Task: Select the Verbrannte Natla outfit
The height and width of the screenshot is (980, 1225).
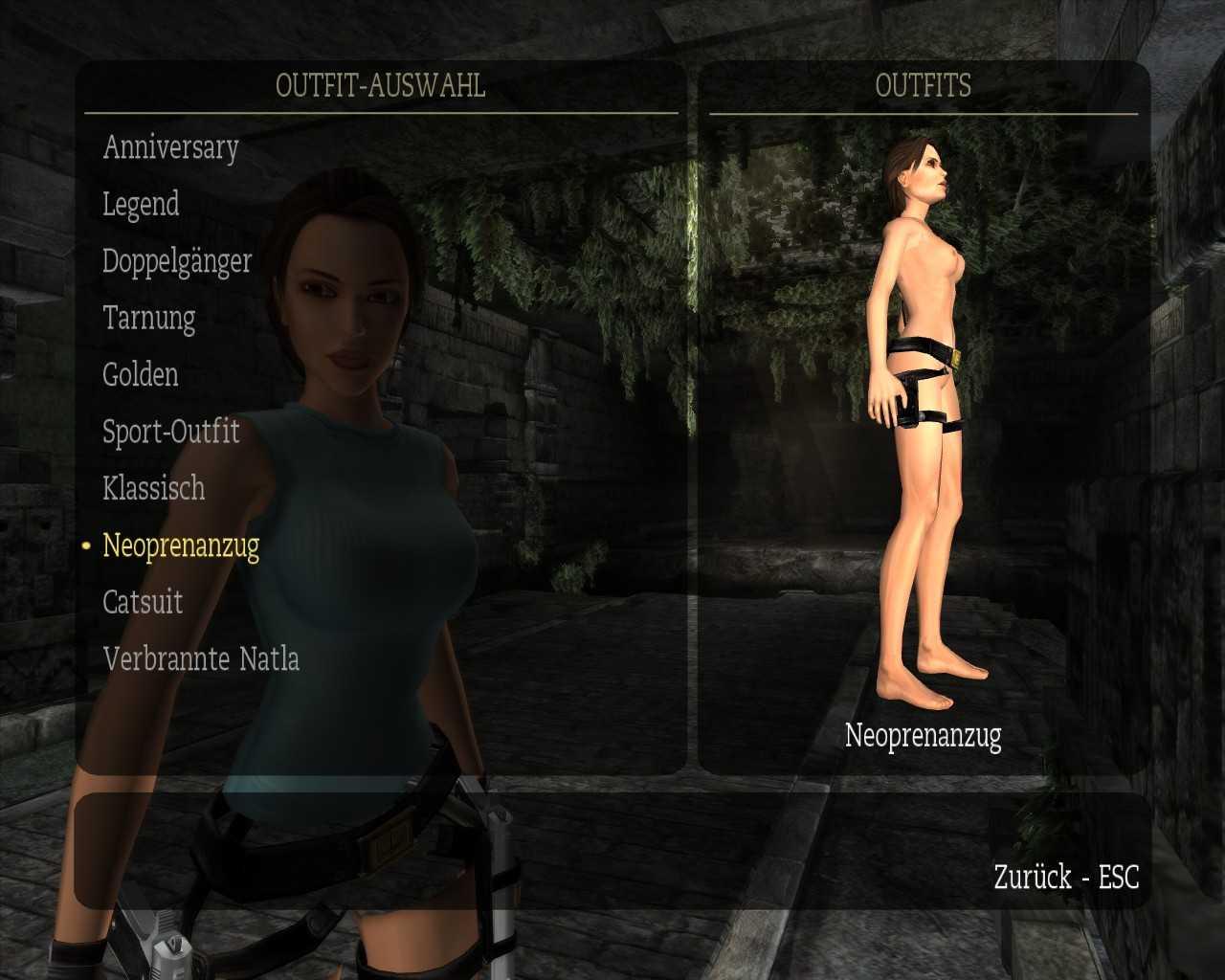Action: point(201,658)
